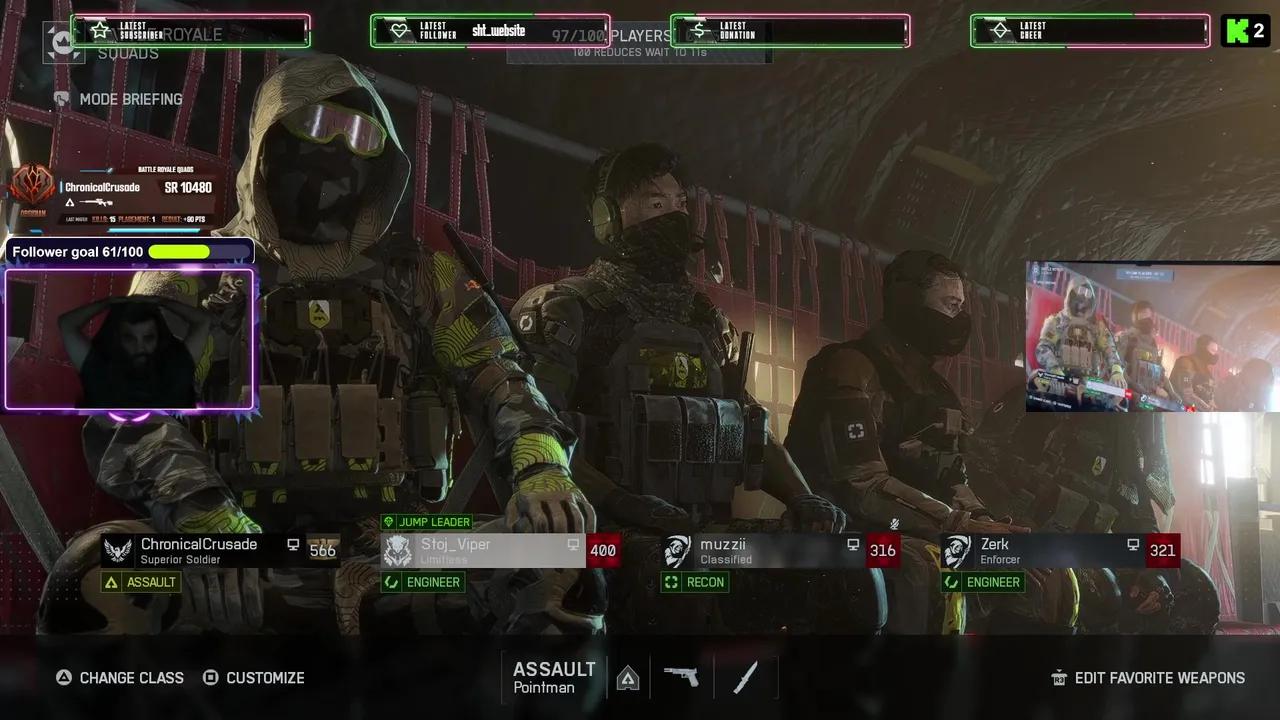The width and height of the screenshot is (1280, 720).
Task: Click the Latest Cheer diamond icon
Action: (1000, 30)
